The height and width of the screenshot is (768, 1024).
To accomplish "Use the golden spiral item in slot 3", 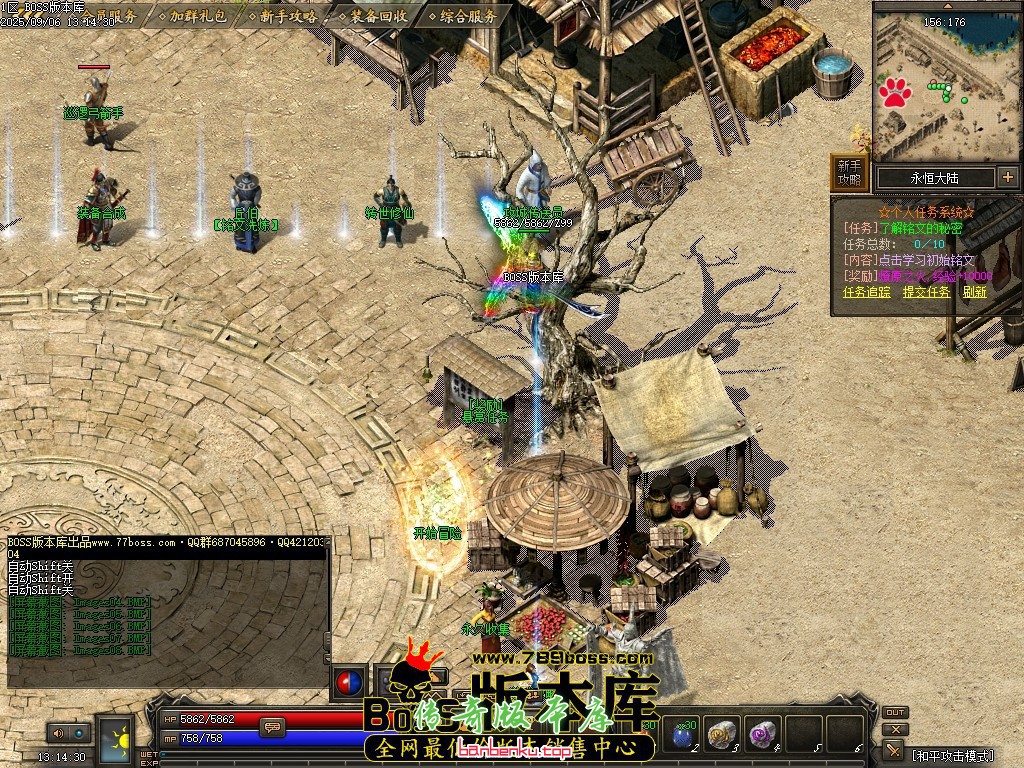I will coord(722,736).
